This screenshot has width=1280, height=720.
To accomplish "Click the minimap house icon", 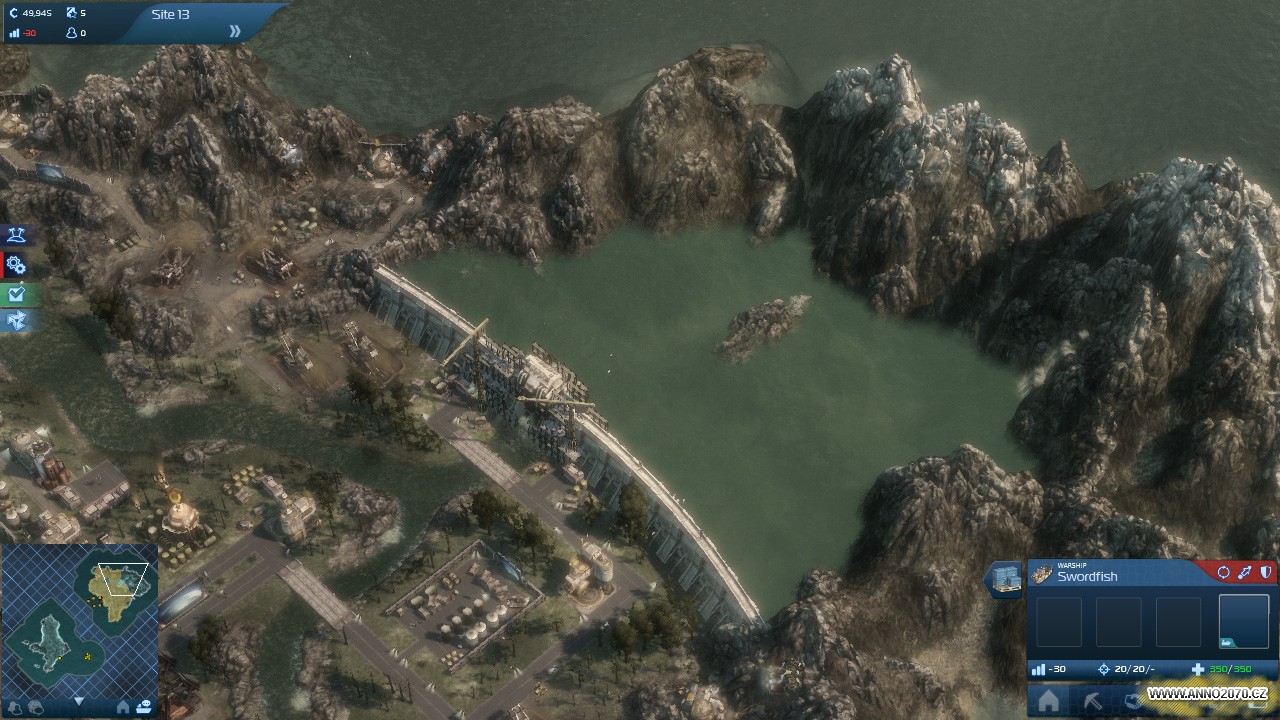I will click(123, 706).
